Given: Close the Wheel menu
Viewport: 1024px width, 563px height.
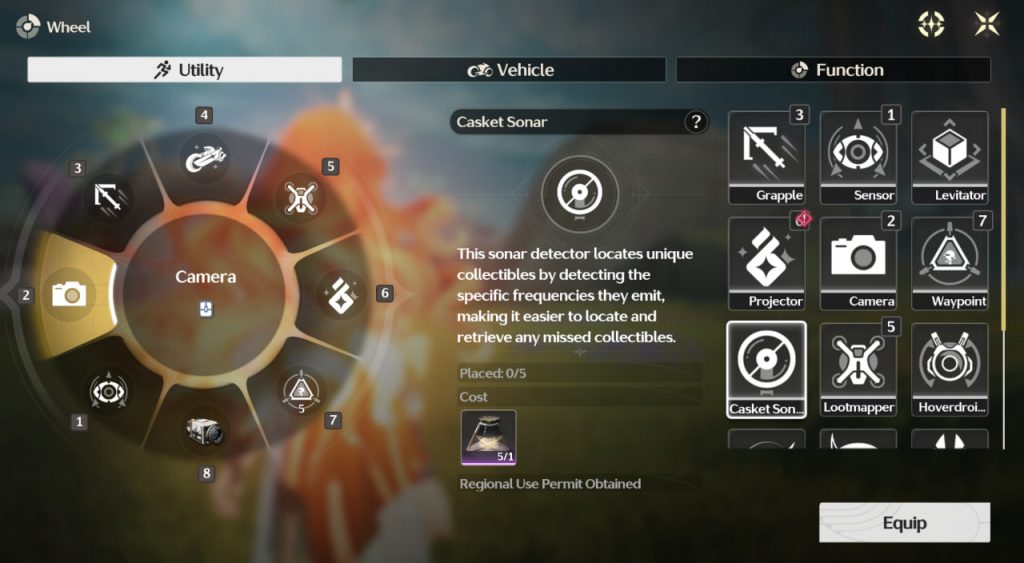Looking at the screenshot, I should 987,25.
